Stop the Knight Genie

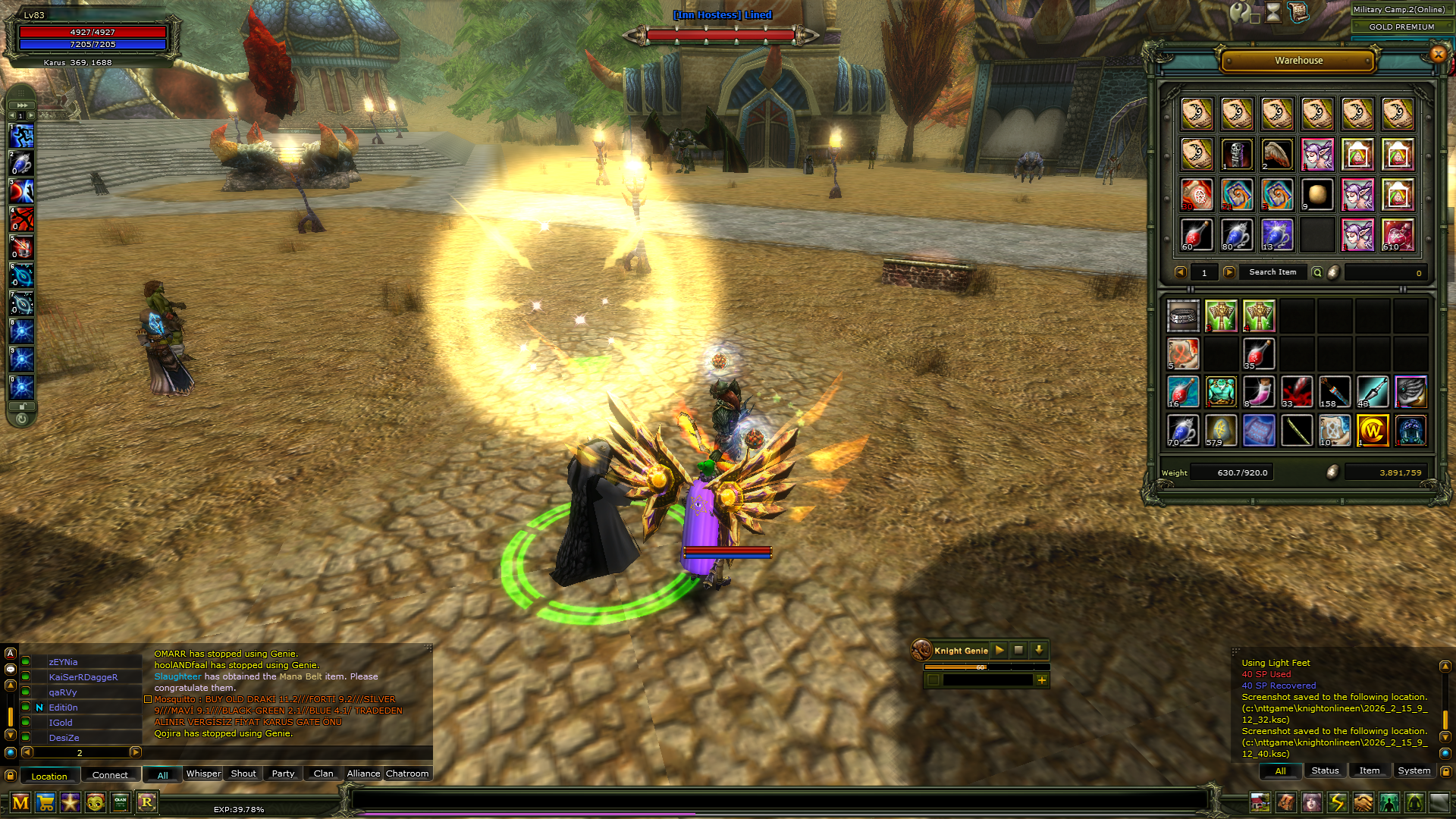(x=1018, y=651)
